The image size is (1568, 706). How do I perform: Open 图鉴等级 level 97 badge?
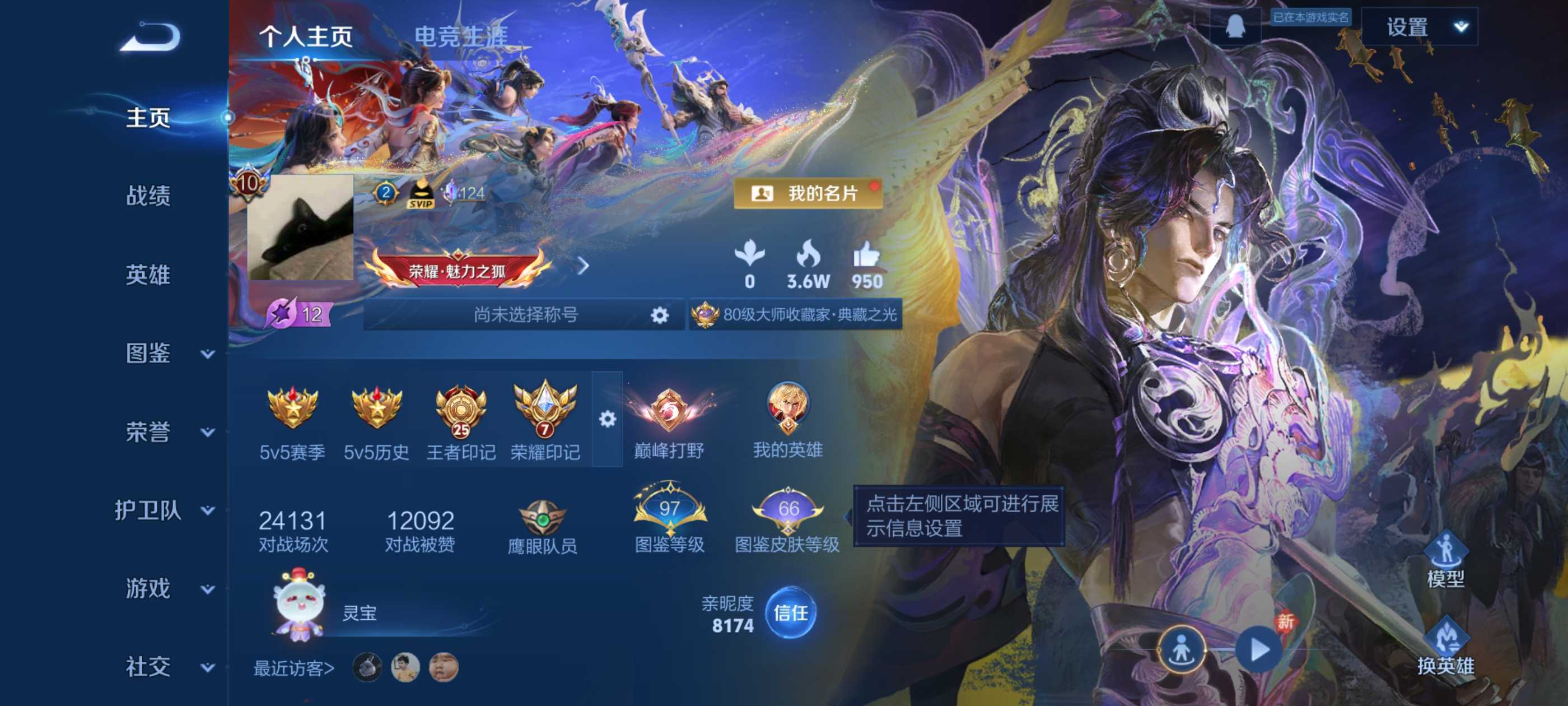point(669,518)
